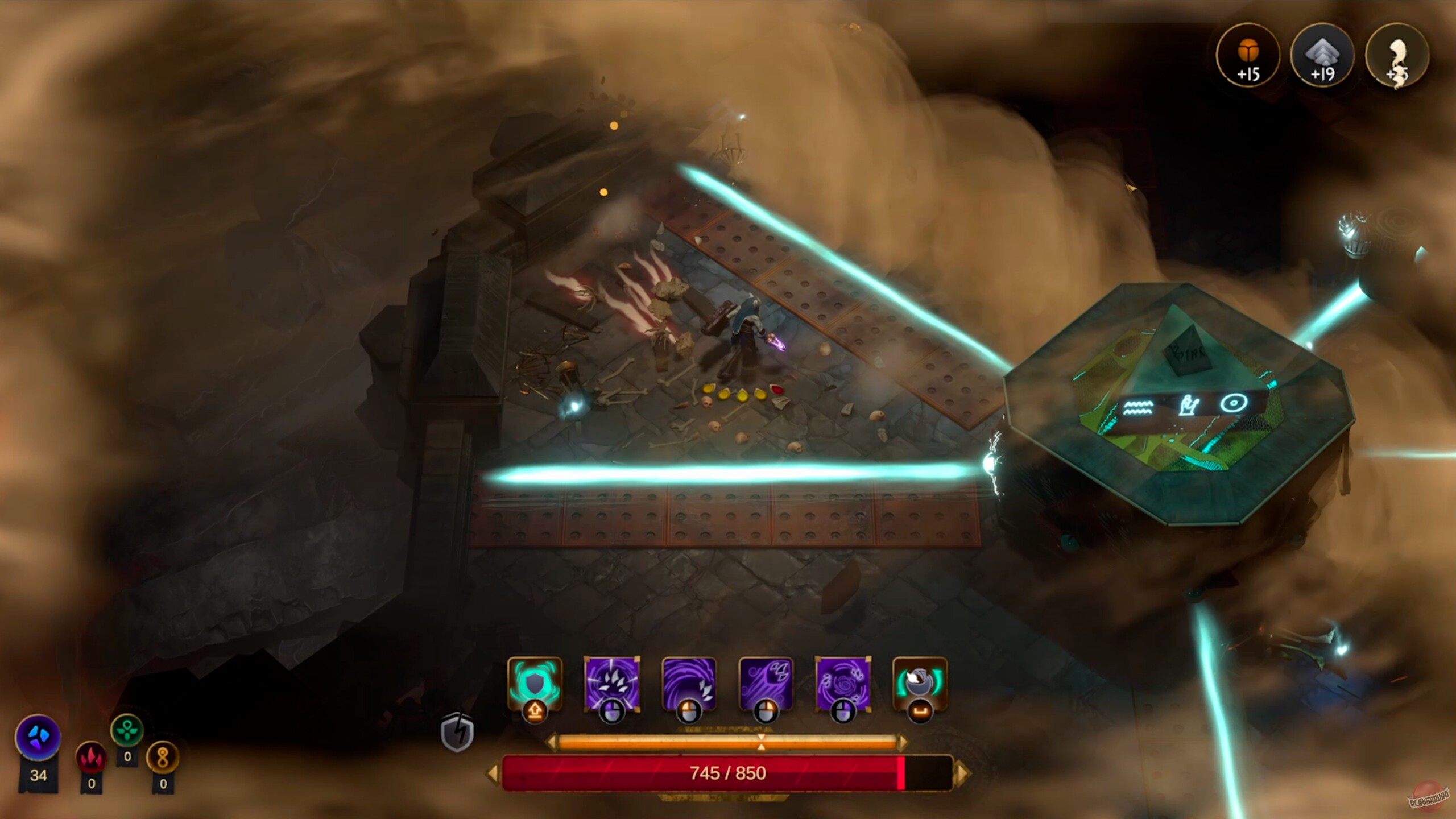Select the scarab resource icon showing +15

click(x=1249, y=57)
